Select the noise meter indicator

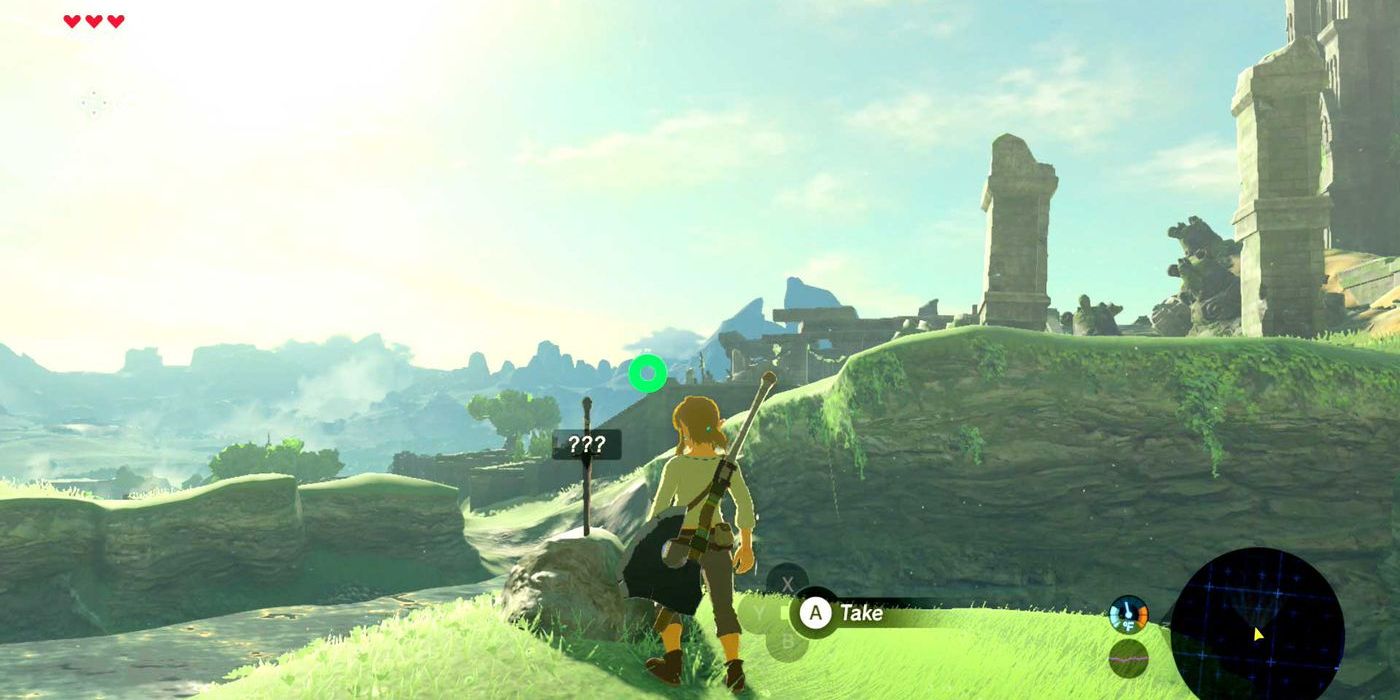pyautogui.click(x=1128, y=658)
